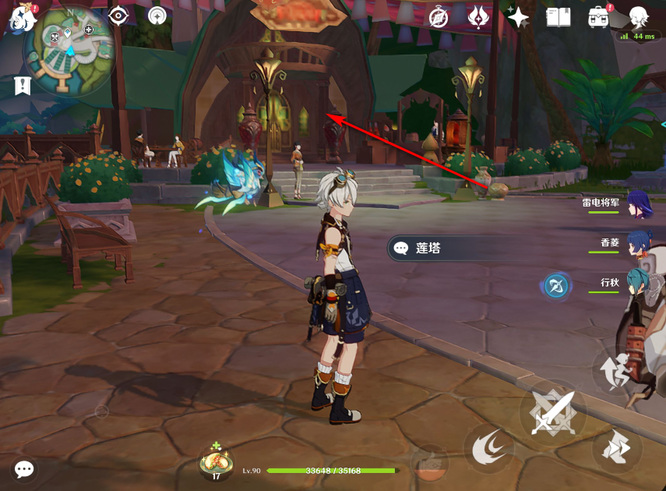Use the food quick-slot item with 17 count
The width and height of the screenshot is (666, 491).
point(216,461)
